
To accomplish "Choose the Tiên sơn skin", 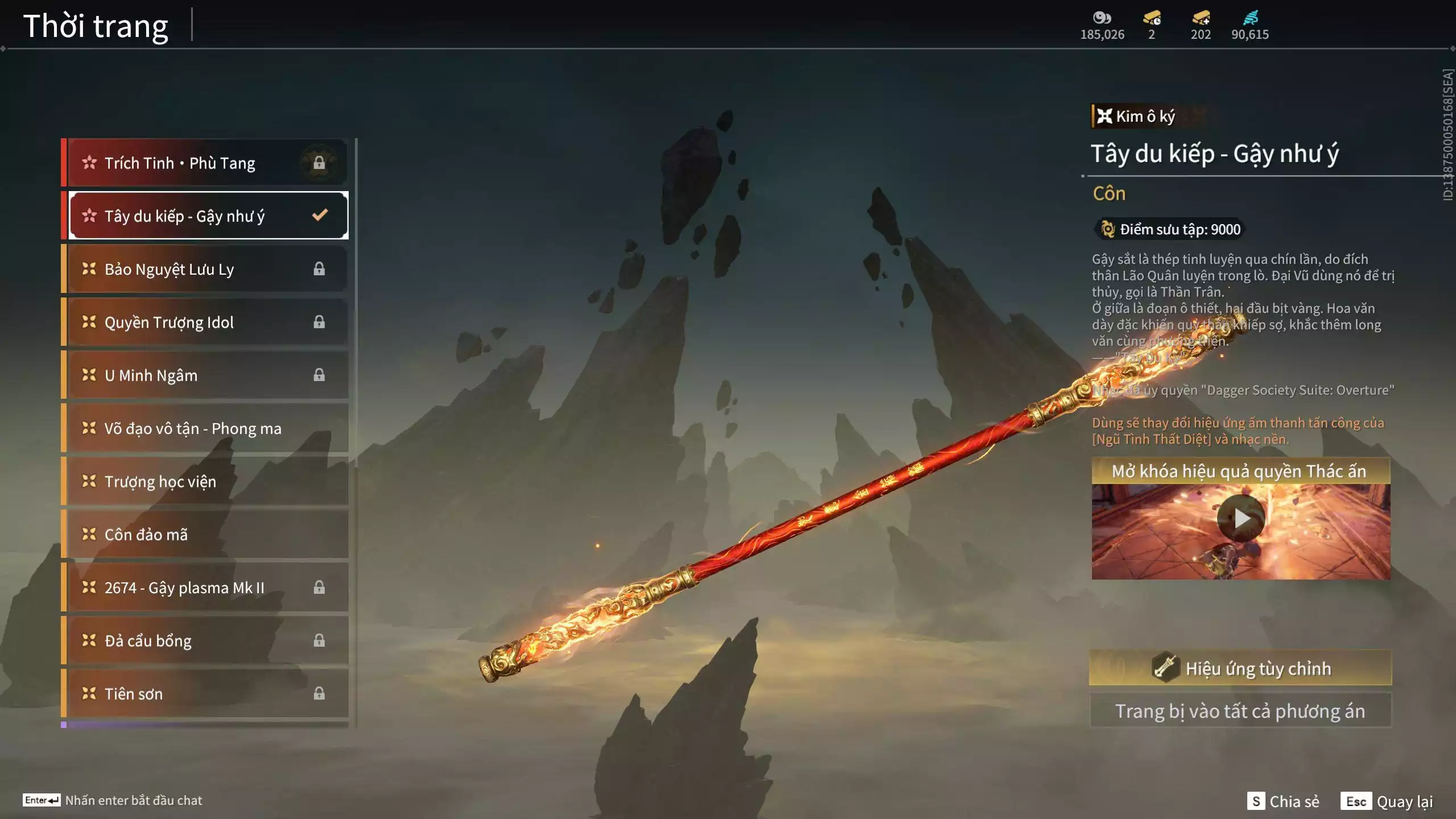I will [205, 694].
